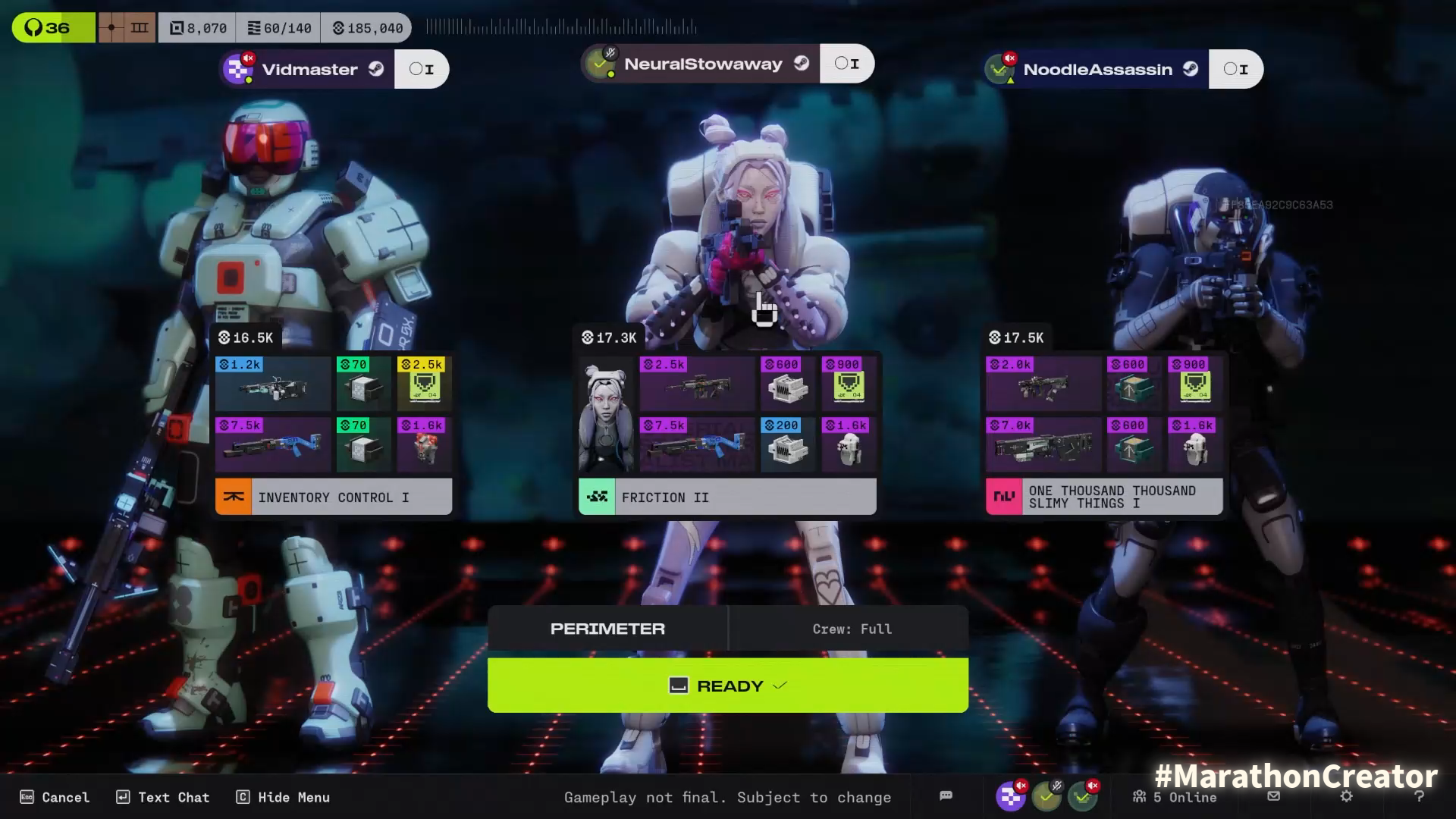Cancel out of the lobby
This screenshot has width=1456, height=819.
click(55, 797)
